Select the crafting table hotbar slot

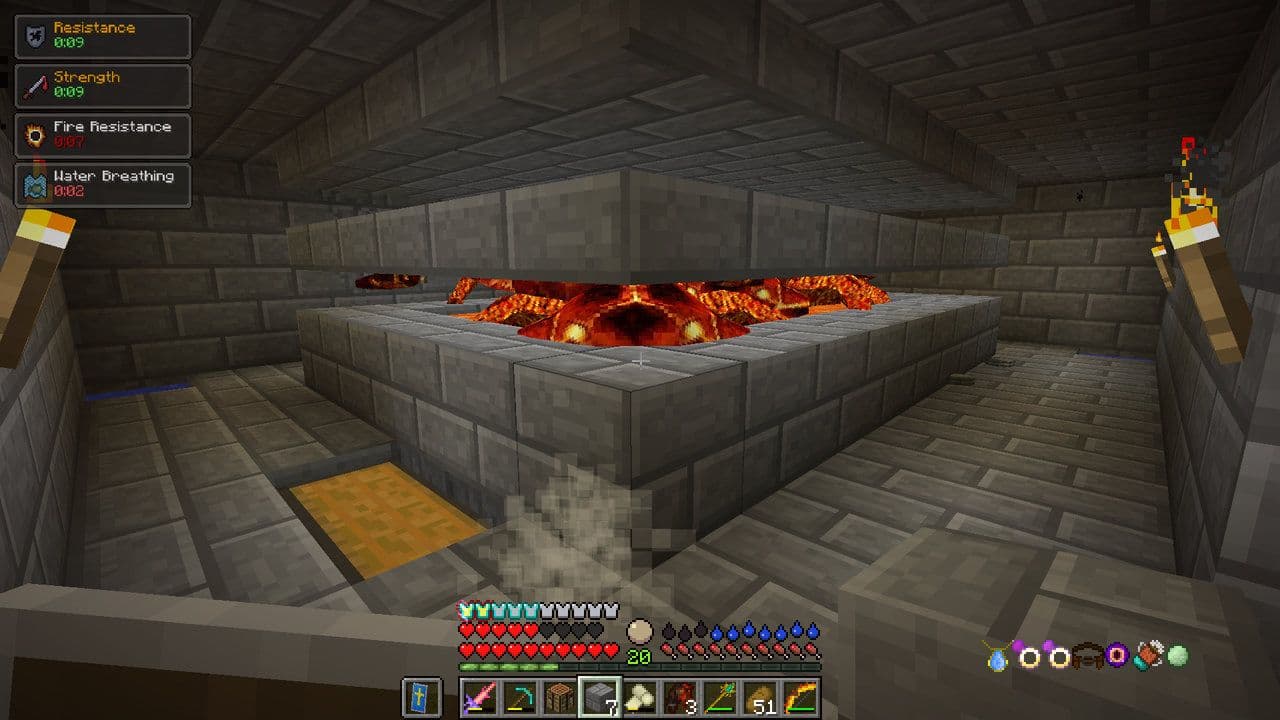pos(559,697)
